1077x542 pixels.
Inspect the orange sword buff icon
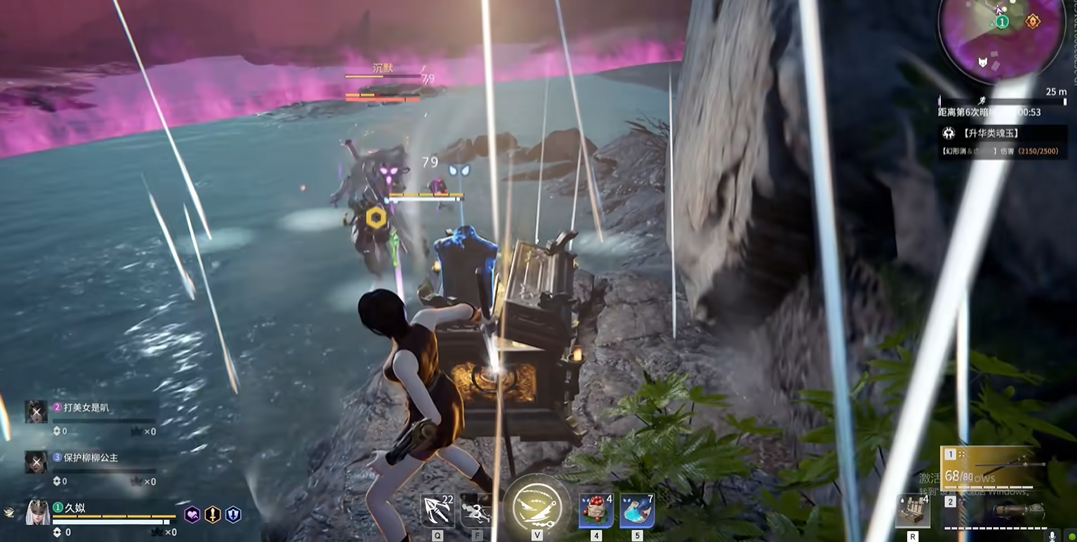(x=212, y=515)
